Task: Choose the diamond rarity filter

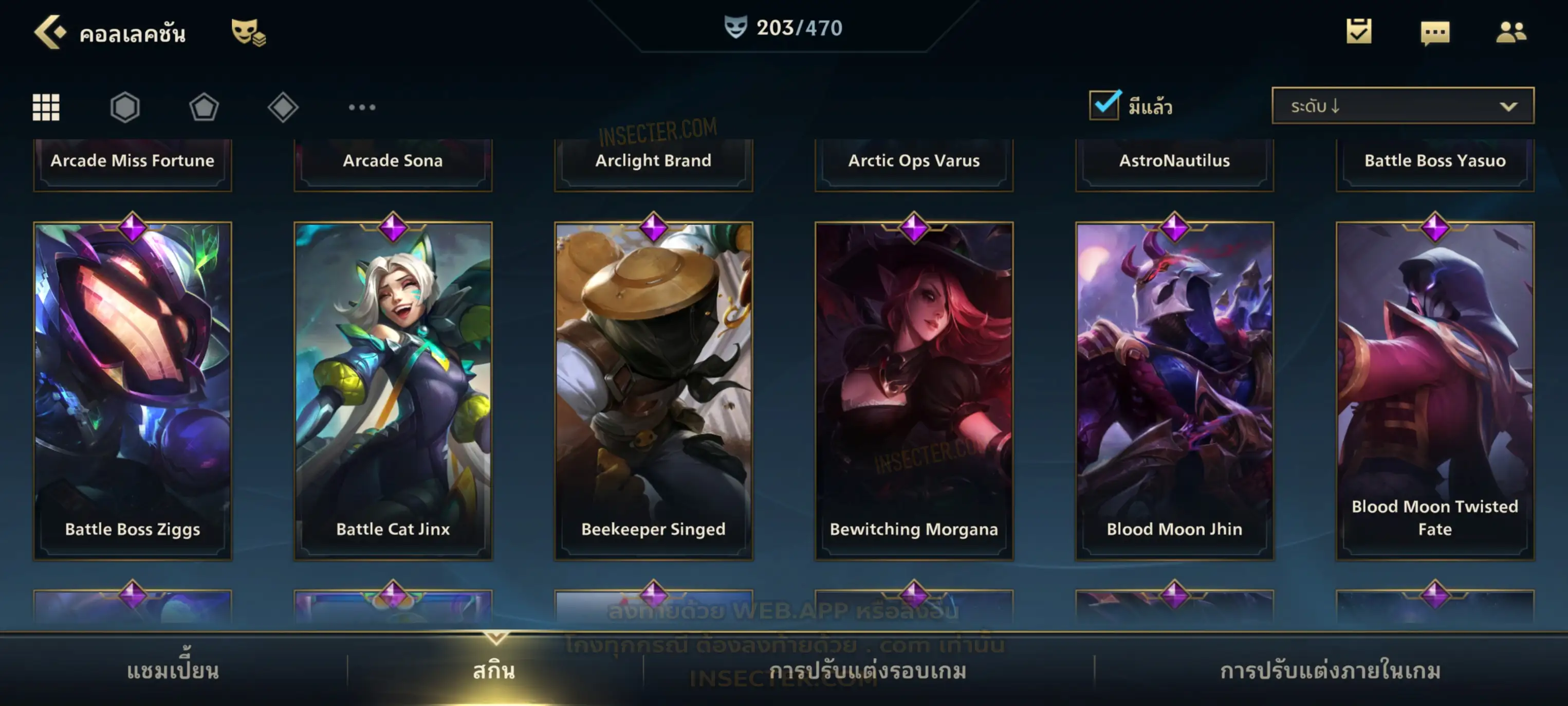Action: click(x=283, y=107)
